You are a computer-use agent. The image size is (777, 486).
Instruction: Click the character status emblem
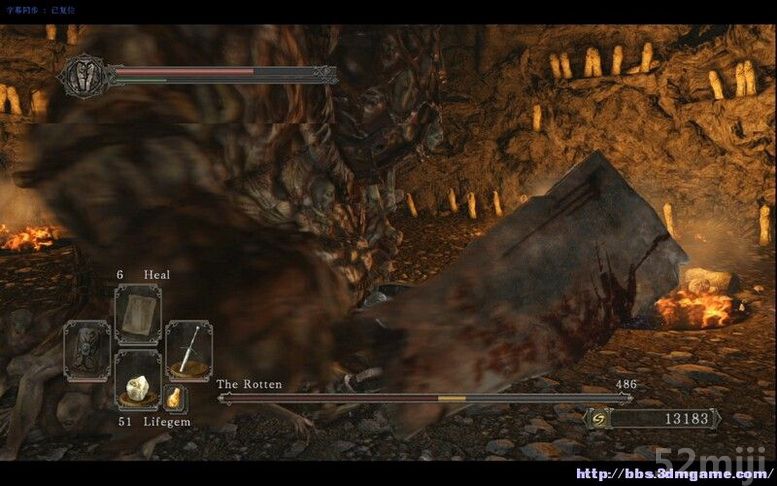(84, 75)
